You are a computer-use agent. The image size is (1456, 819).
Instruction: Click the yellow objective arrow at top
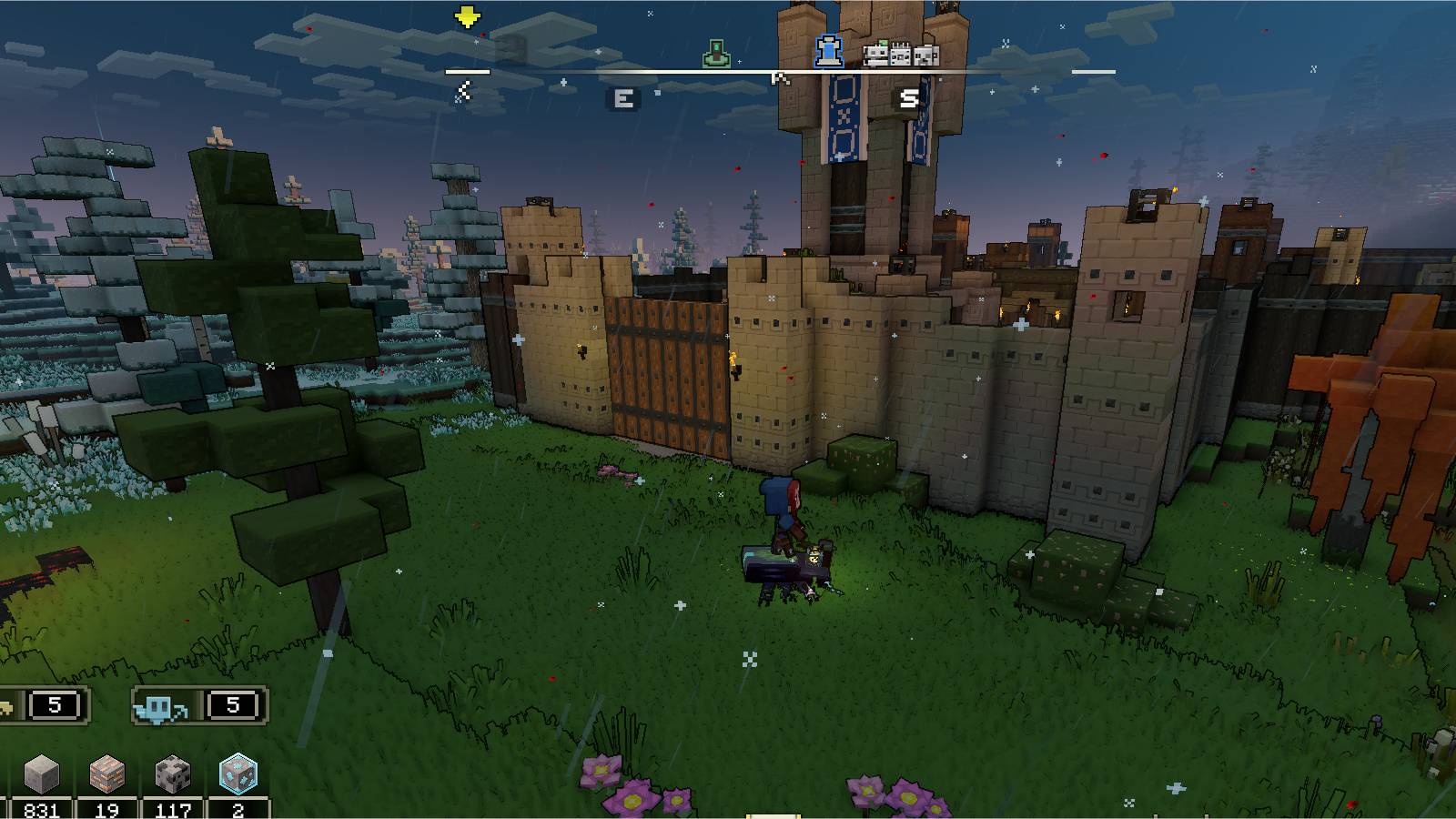(467, 16)
